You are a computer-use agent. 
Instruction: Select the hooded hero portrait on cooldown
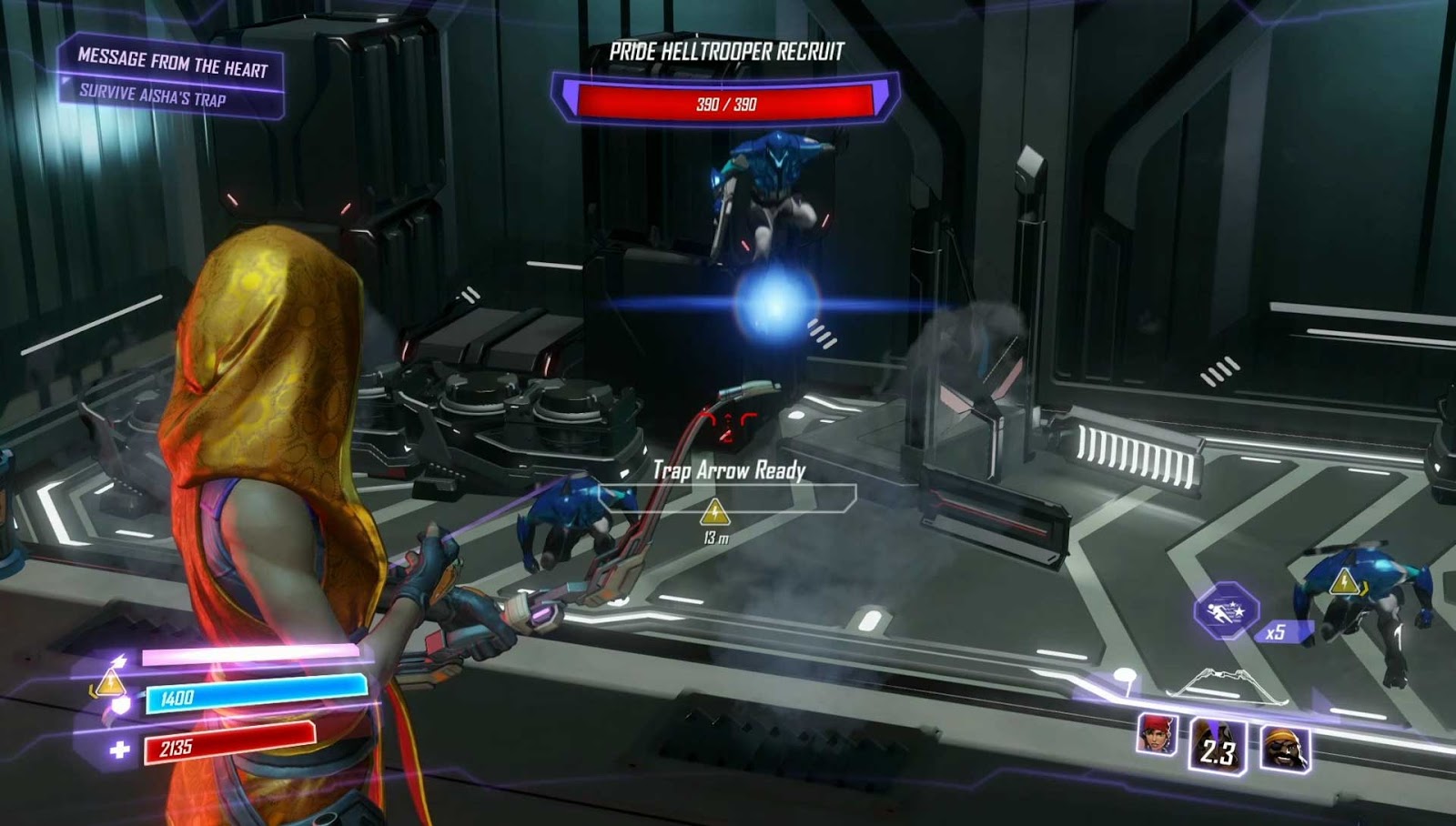(x=1218, y=746)
